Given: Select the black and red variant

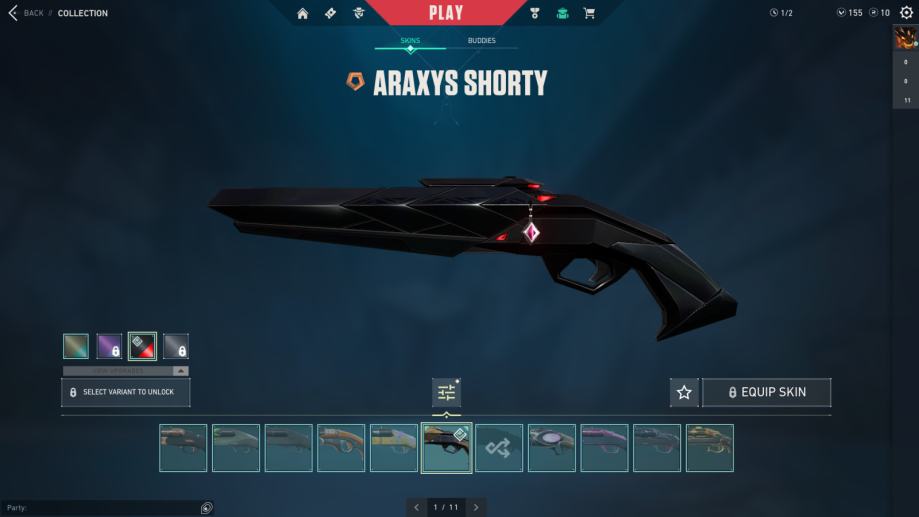Looking at the screenshot, I should tap(142, 346).
